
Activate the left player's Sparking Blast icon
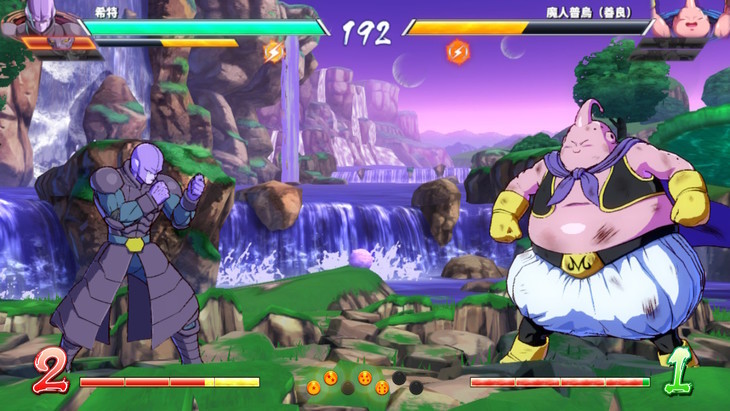pyautogui.click(x=273, y=51)
